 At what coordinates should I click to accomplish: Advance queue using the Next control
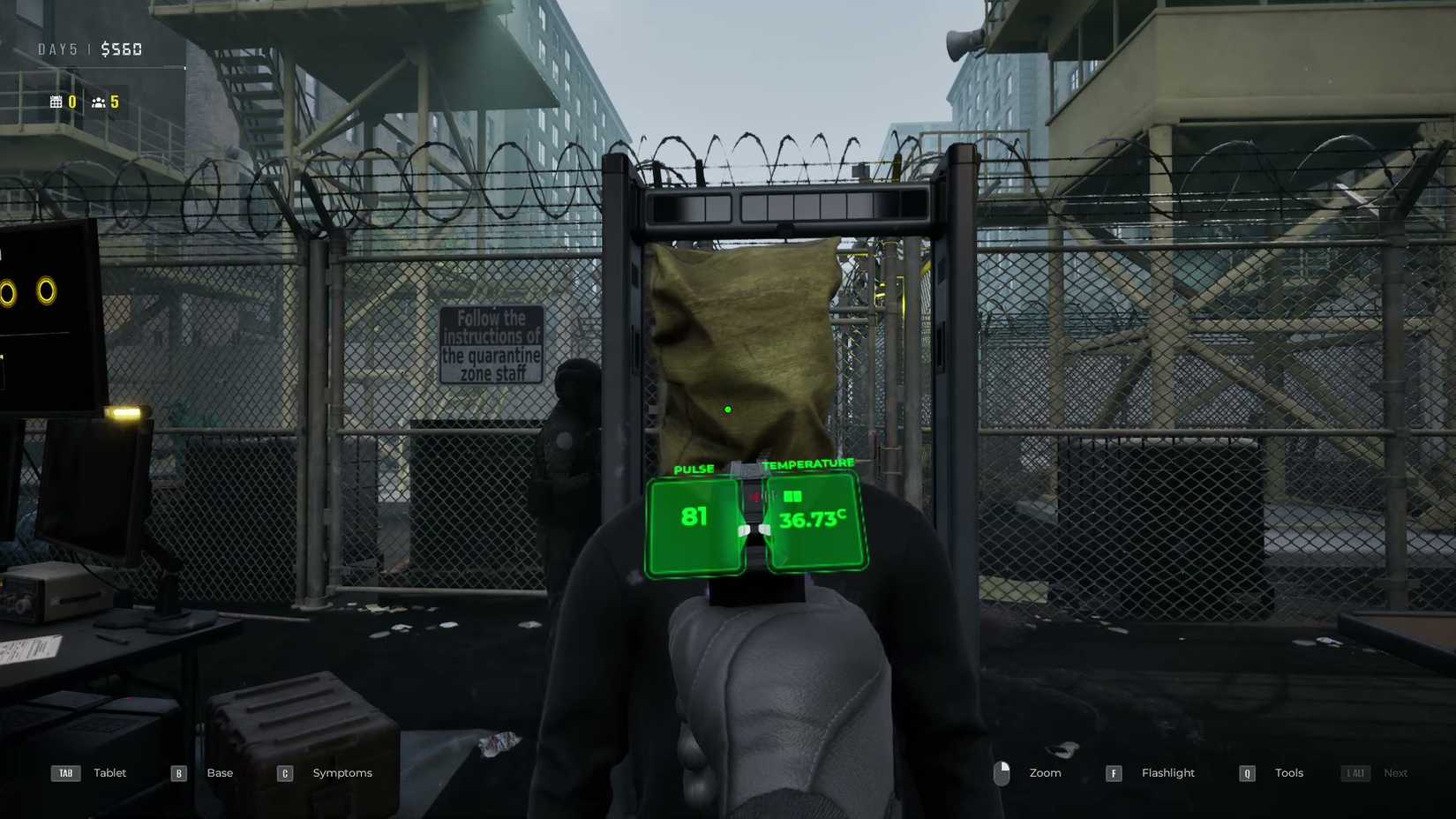pyautogui.click(x=1395, y=772)
